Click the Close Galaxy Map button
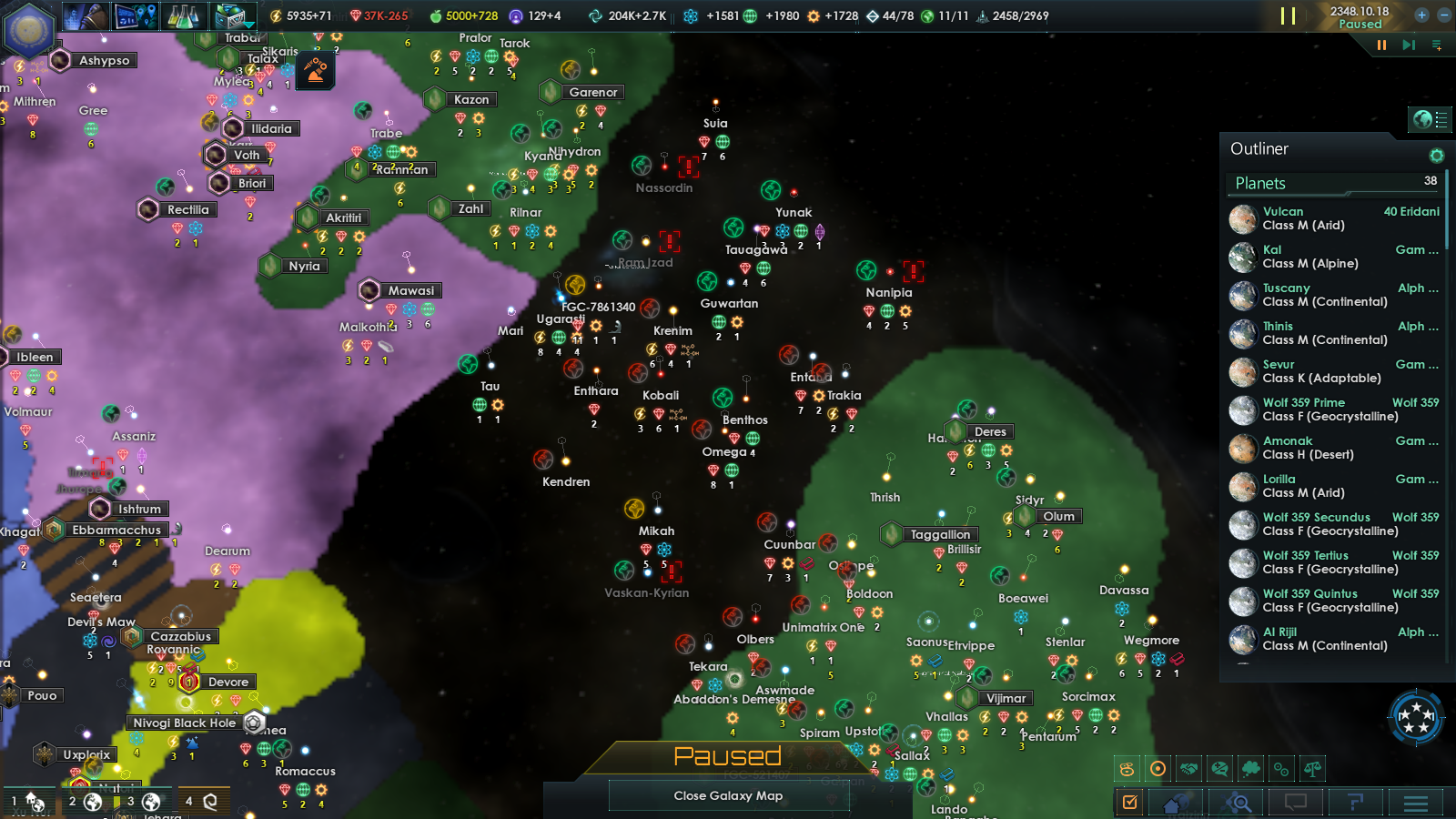 pyautogui.click(x=728, y=795)
